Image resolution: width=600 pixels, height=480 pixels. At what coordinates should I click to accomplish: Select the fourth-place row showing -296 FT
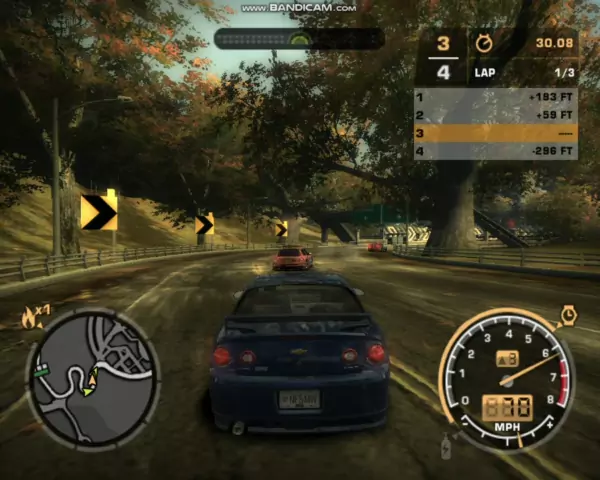495,151
